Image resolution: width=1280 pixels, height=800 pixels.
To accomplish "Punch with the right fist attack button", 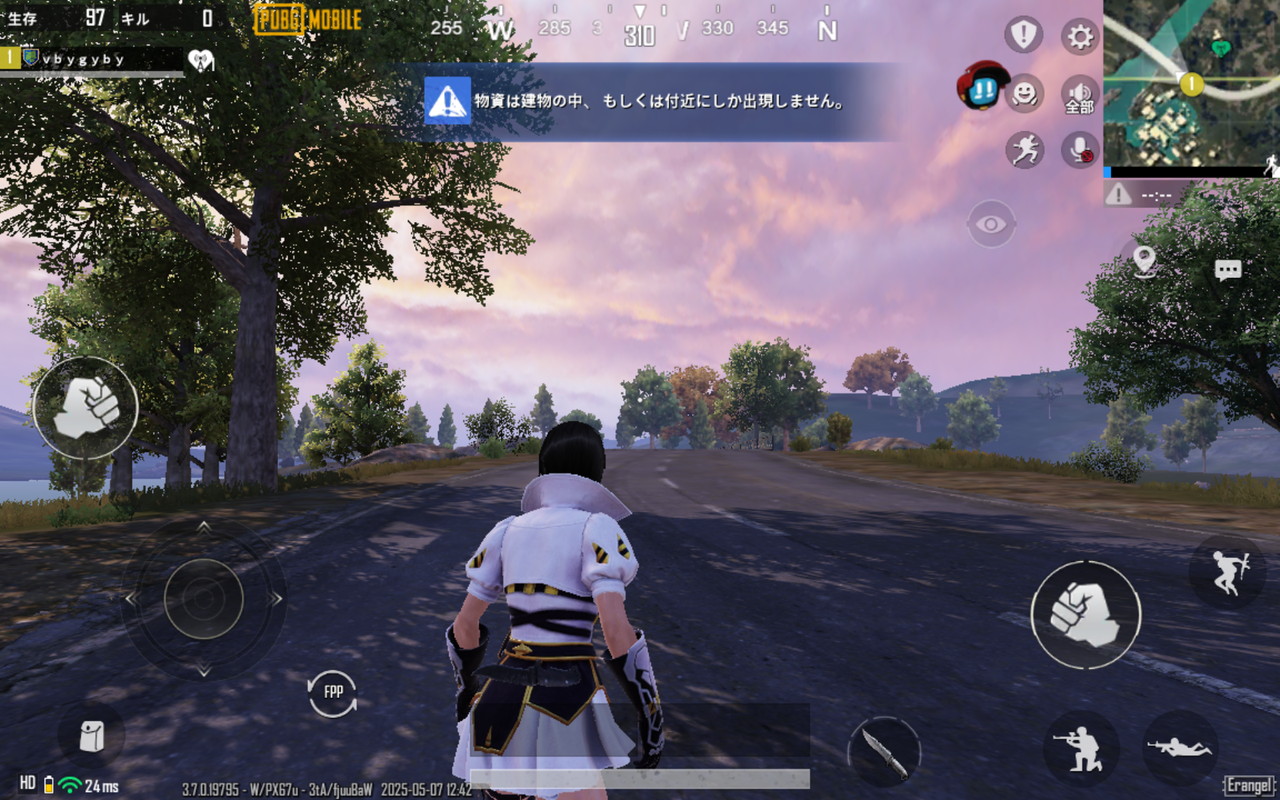I will pyautogui.click(x=1085, y=614).
